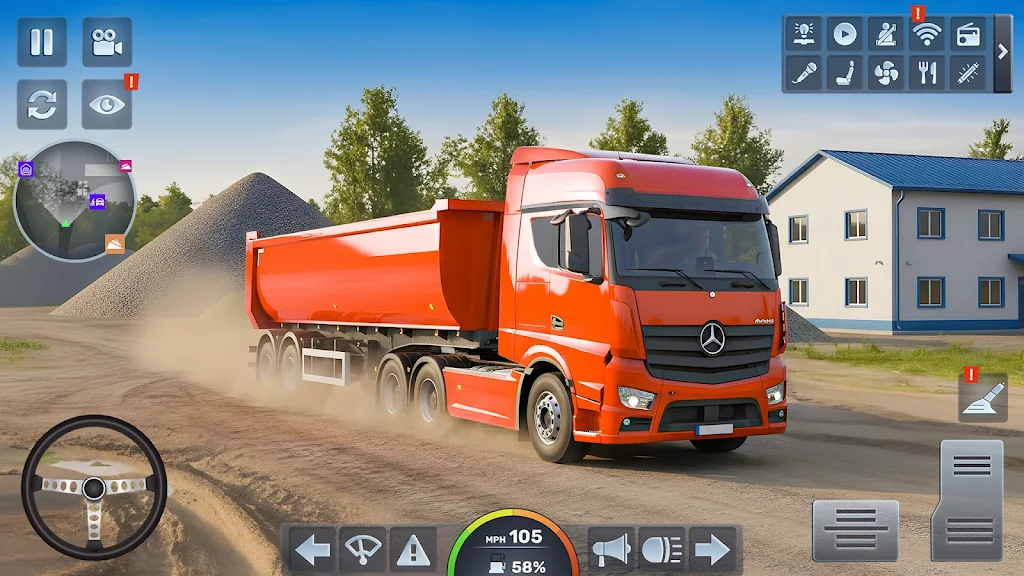Tap the circular arrows refresh button
The image size is (1024, 576).
pyautogui.click(x=42, y=105)
